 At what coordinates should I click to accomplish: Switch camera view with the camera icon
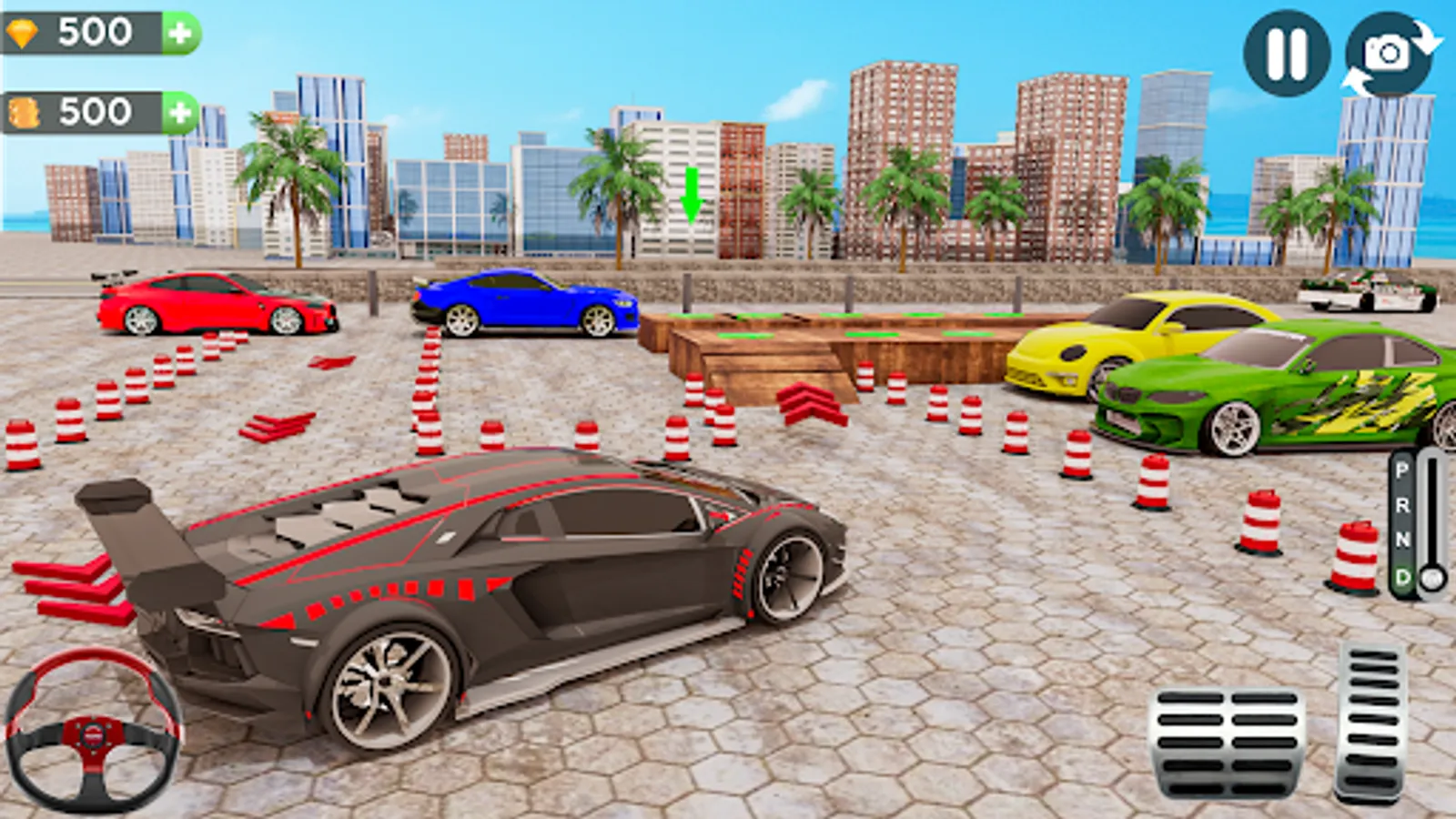point(1387,53)
